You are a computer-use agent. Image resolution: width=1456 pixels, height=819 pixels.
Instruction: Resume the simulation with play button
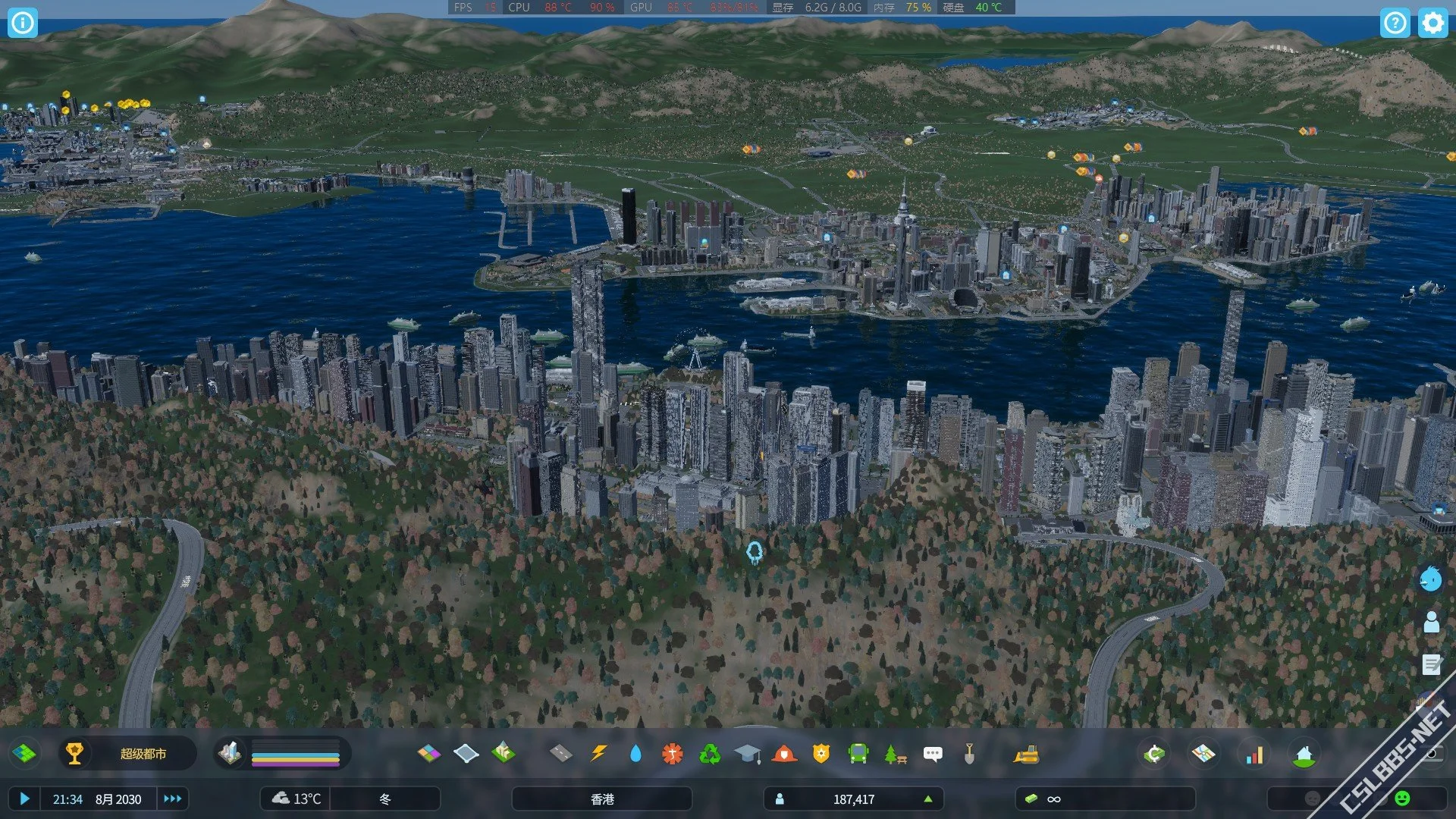(x=24, y=799)
